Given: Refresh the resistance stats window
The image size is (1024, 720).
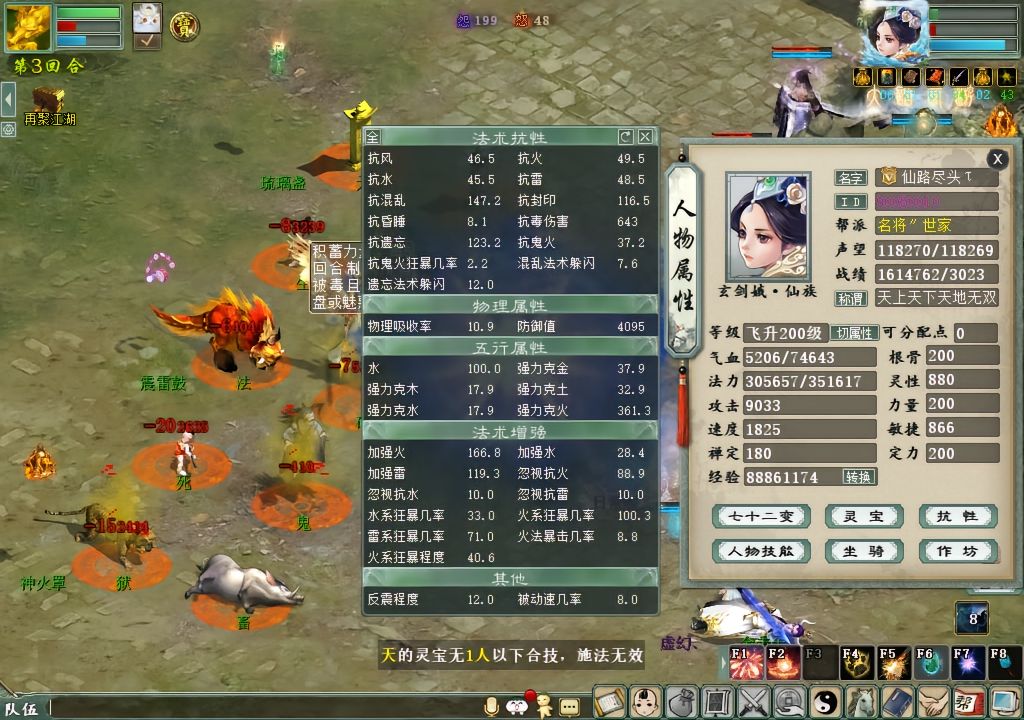Looking at the screenshot, I should coord(626,137).
